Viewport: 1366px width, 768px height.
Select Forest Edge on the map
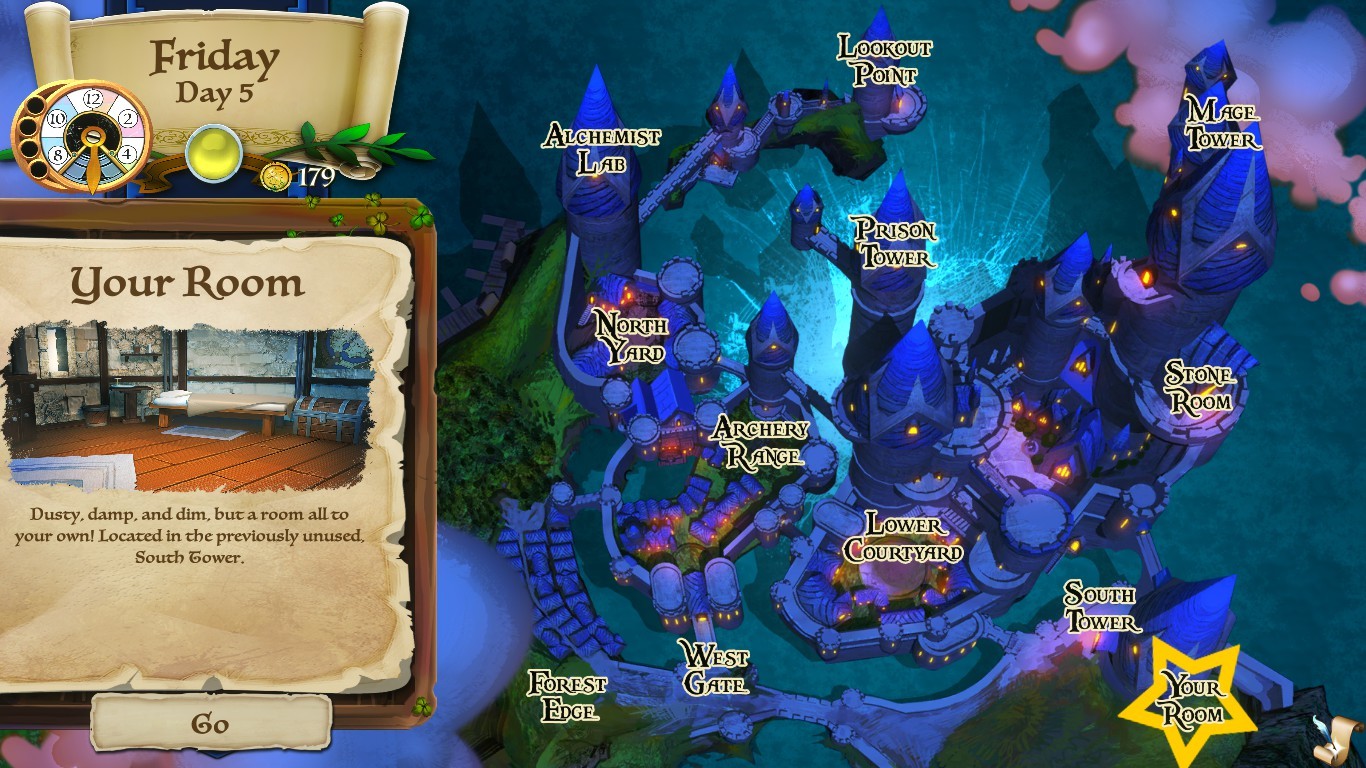568,696
